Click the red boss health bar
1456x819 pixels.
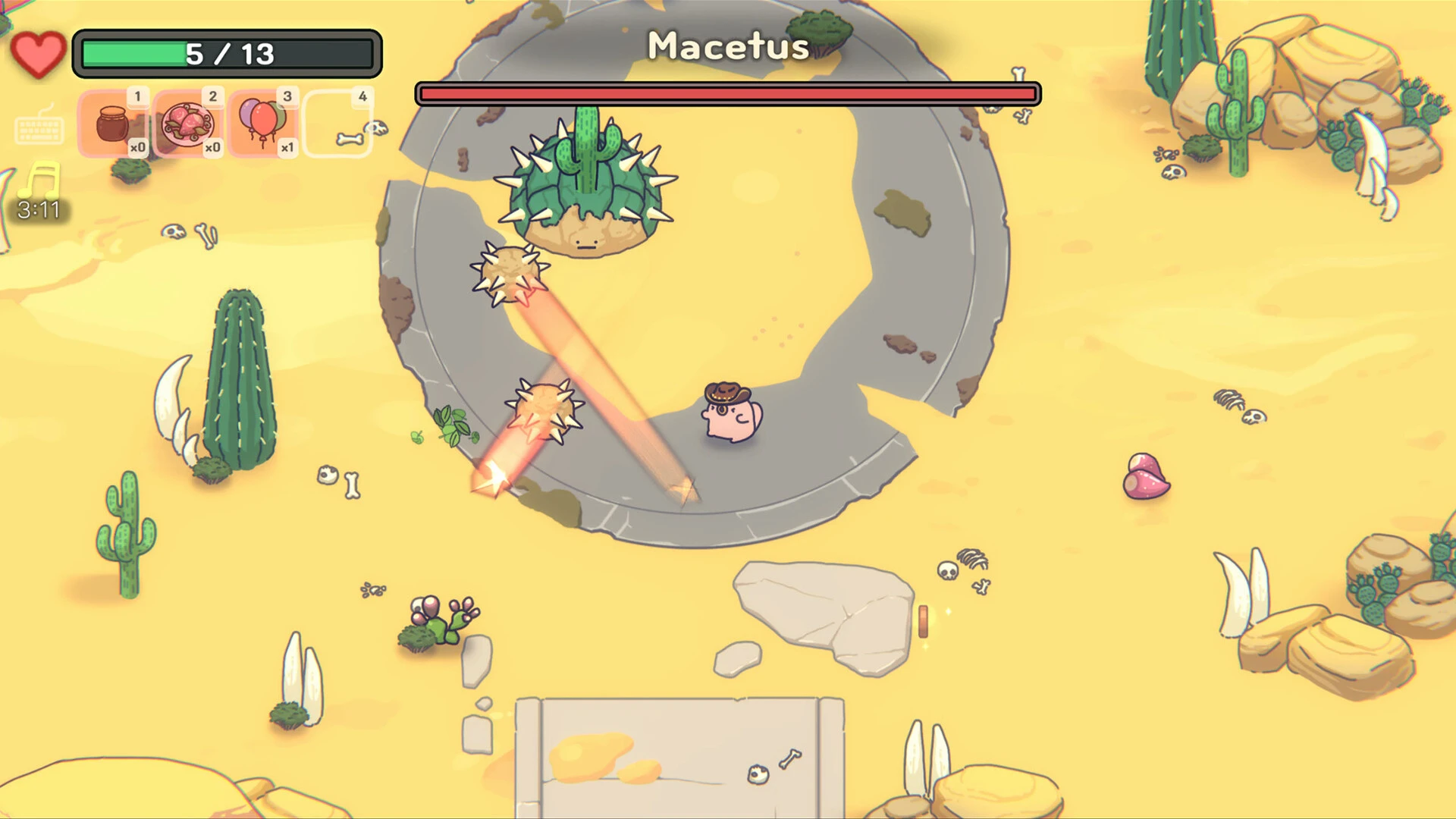(726, 93)
